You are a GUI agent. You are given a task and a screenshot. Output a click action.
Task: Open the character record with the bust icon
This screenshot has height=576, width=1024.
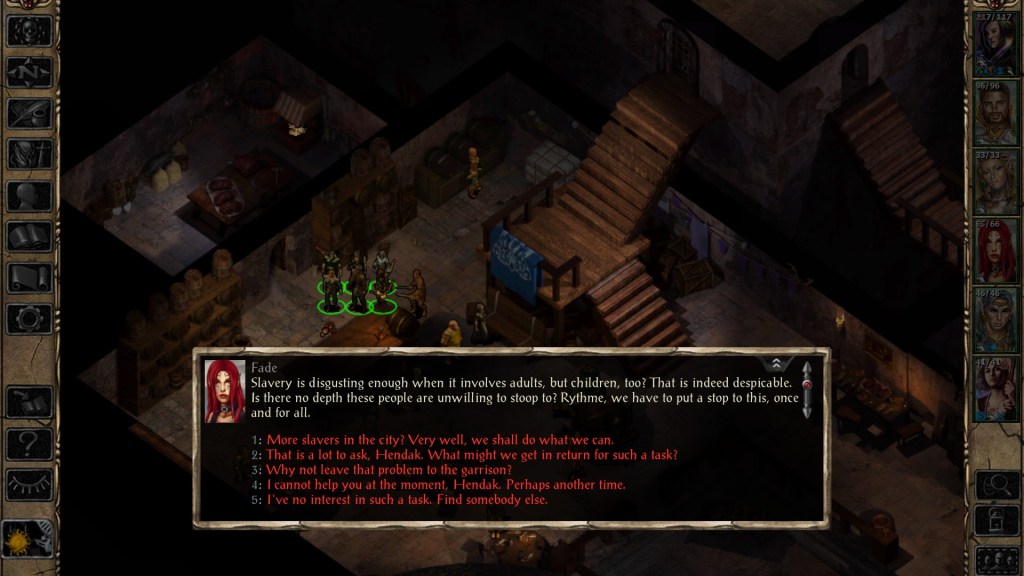pos(29,196)
